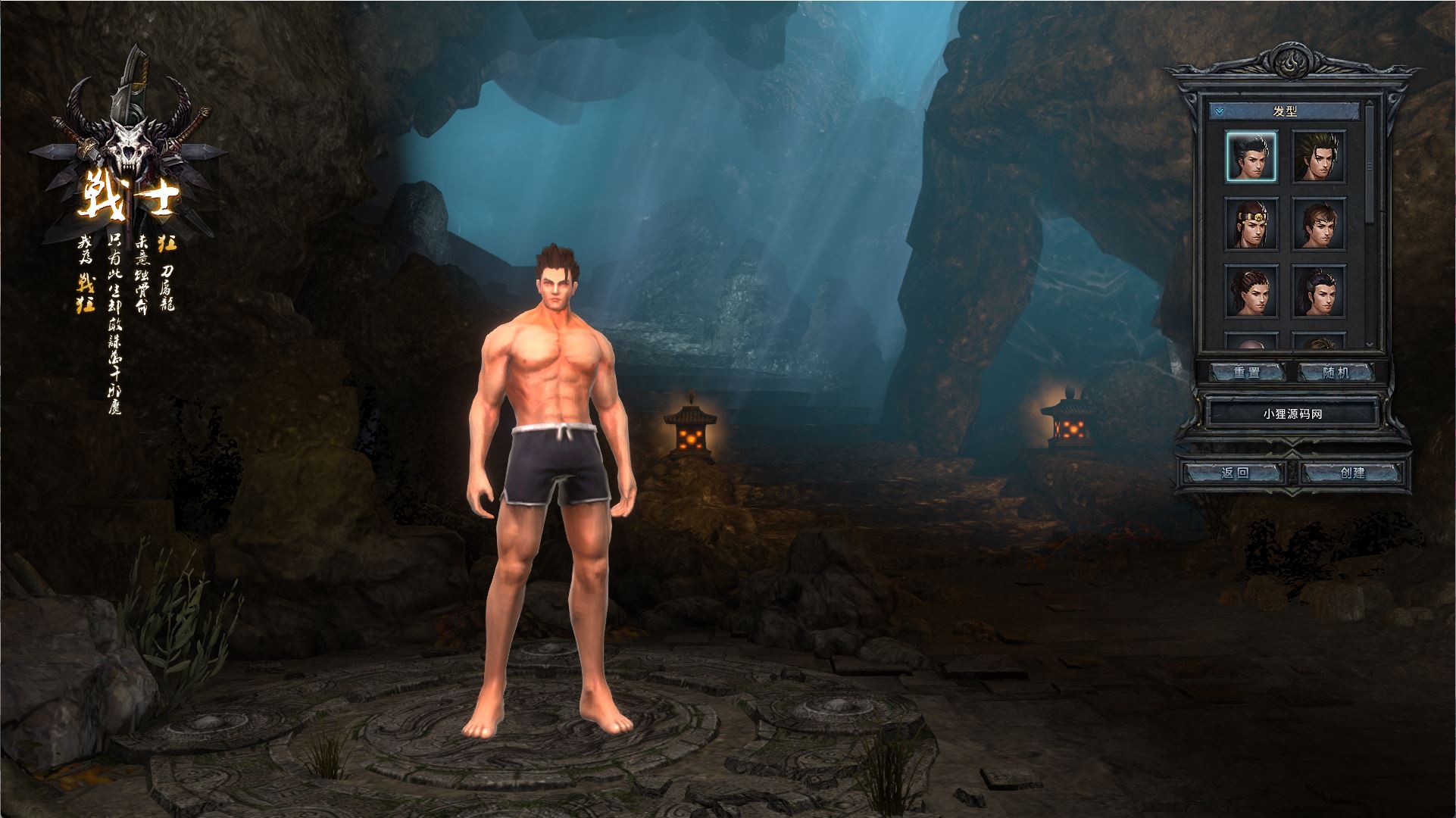Viewport: 1456px width, 818px height.
Task: Choose the braided cornrow hairstyle
Action: click(1251, 290)
